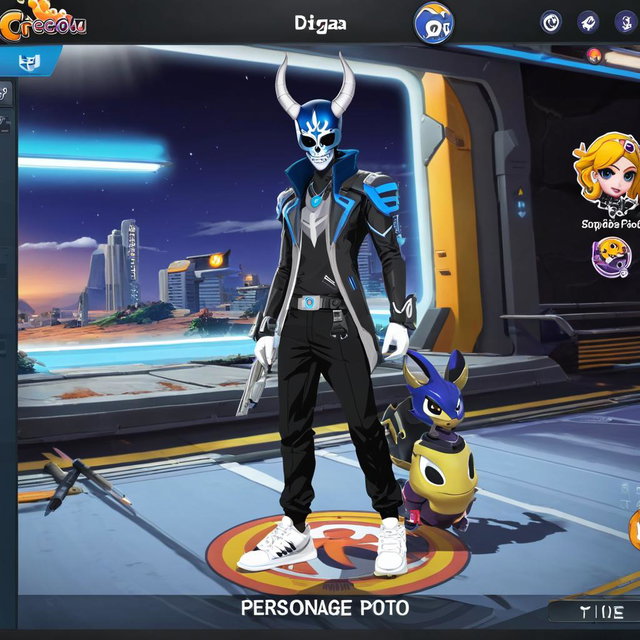
Task: Open the blue tab with white emblem
Action: click(28, 62)
